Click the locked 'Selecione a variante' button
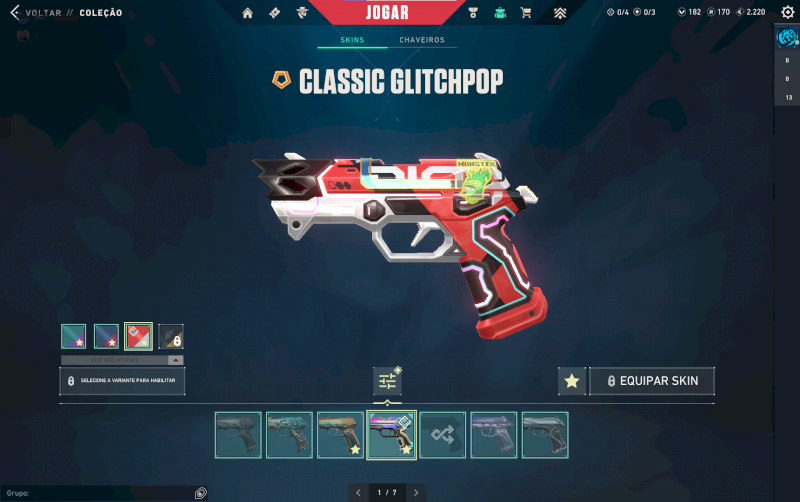 (x=122, y=381)
